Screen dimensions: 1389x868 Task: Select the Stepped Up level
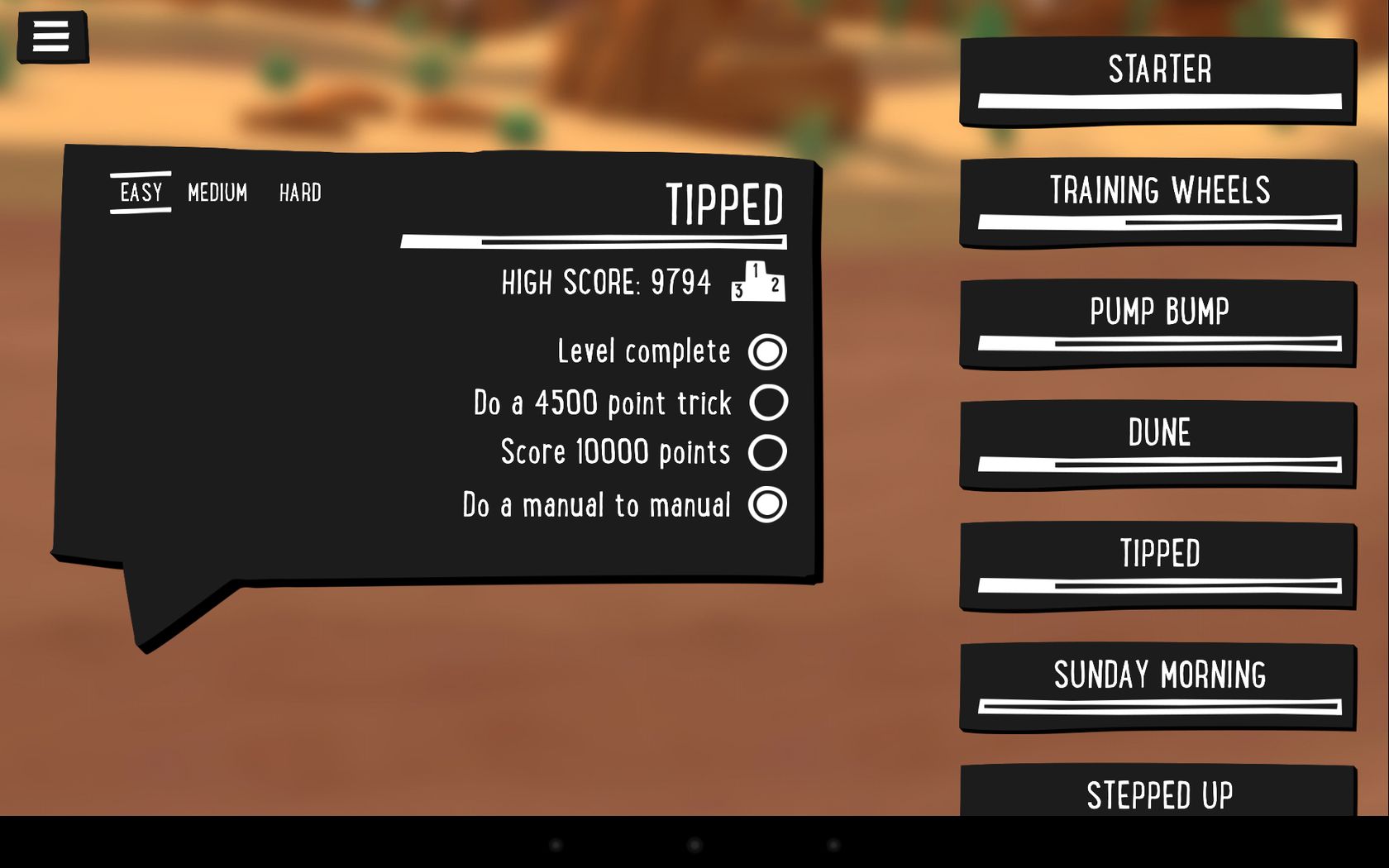1157,794
